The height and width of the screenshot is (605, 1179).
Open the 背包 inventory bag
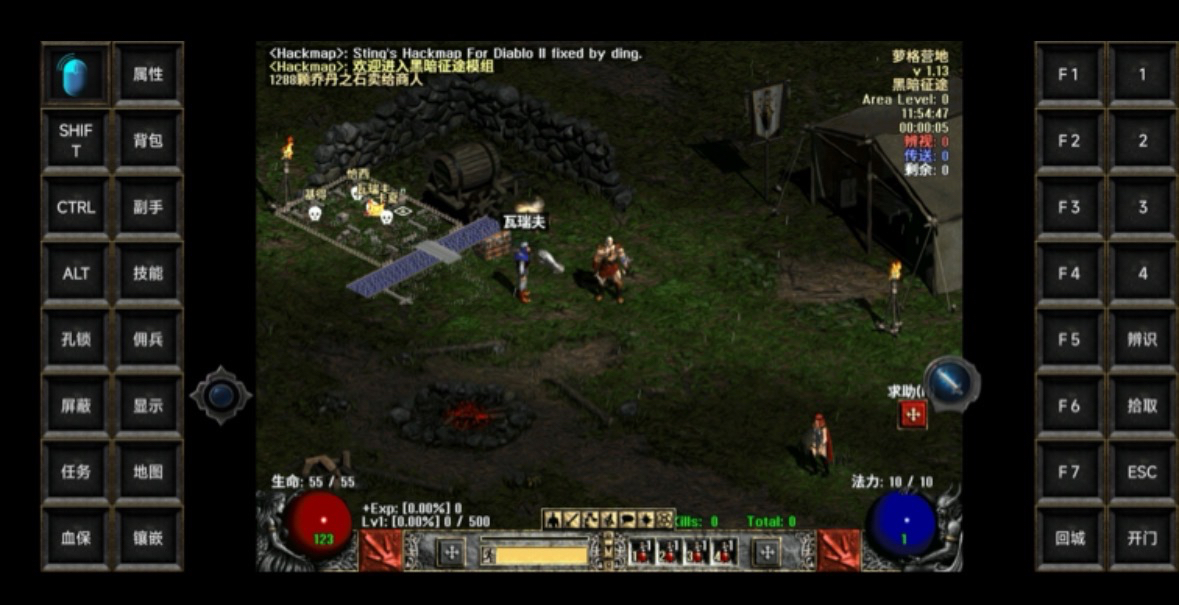click(148, 141)
